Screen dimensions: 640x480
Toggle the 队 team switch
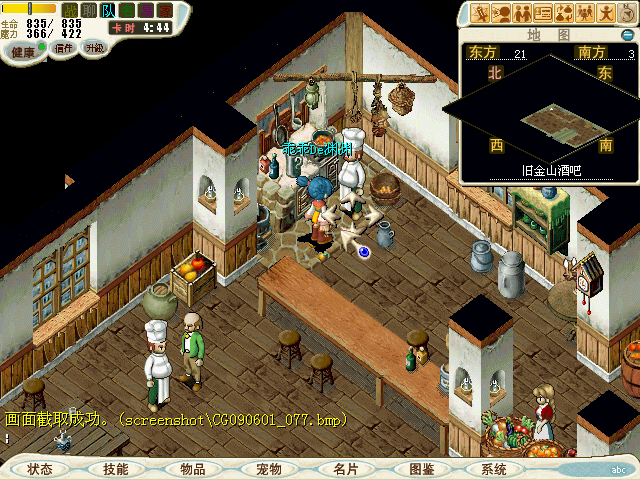point(108,10)
